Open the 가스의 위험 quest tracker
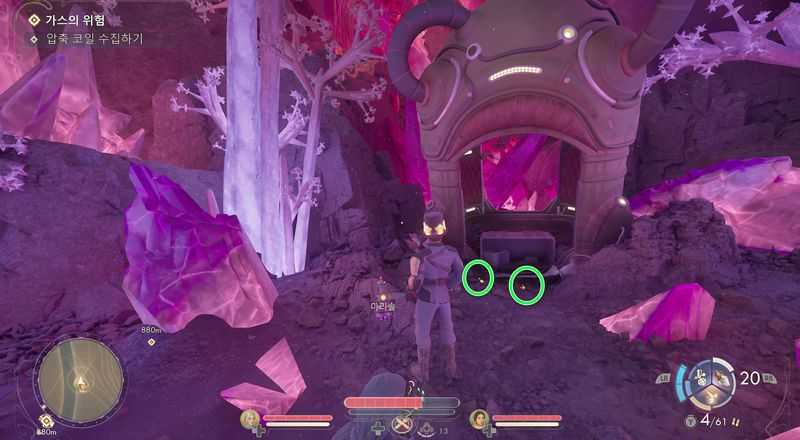 click(74, 19)
